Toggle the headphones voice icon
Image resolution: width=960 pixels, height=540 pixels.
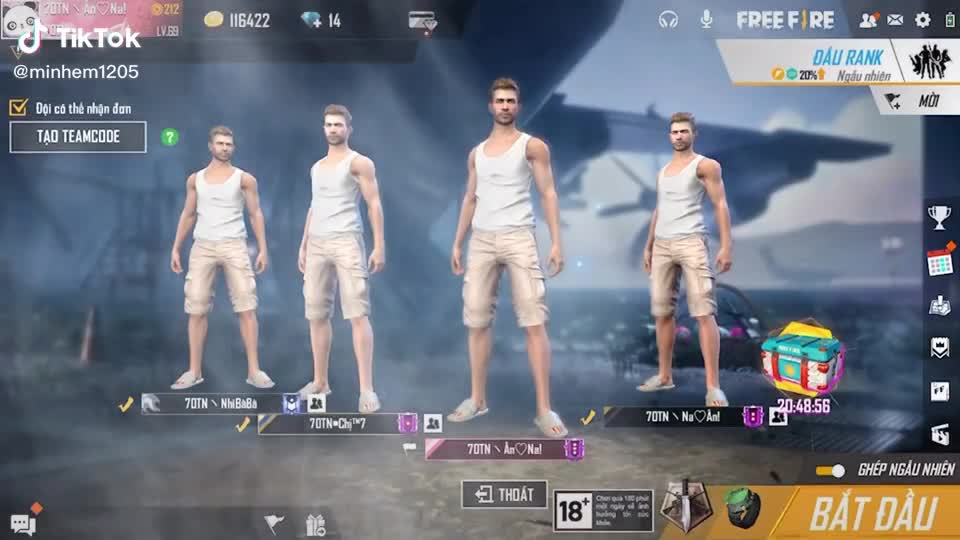(669, 19)
